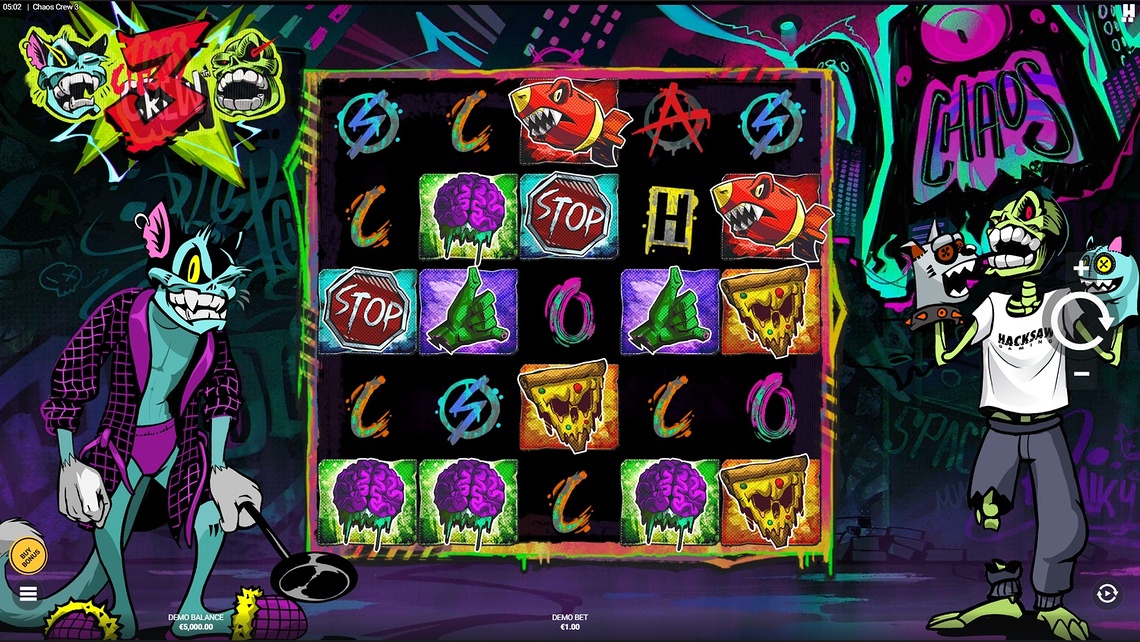Decrease the bet with the minus button

point(1082,374)
